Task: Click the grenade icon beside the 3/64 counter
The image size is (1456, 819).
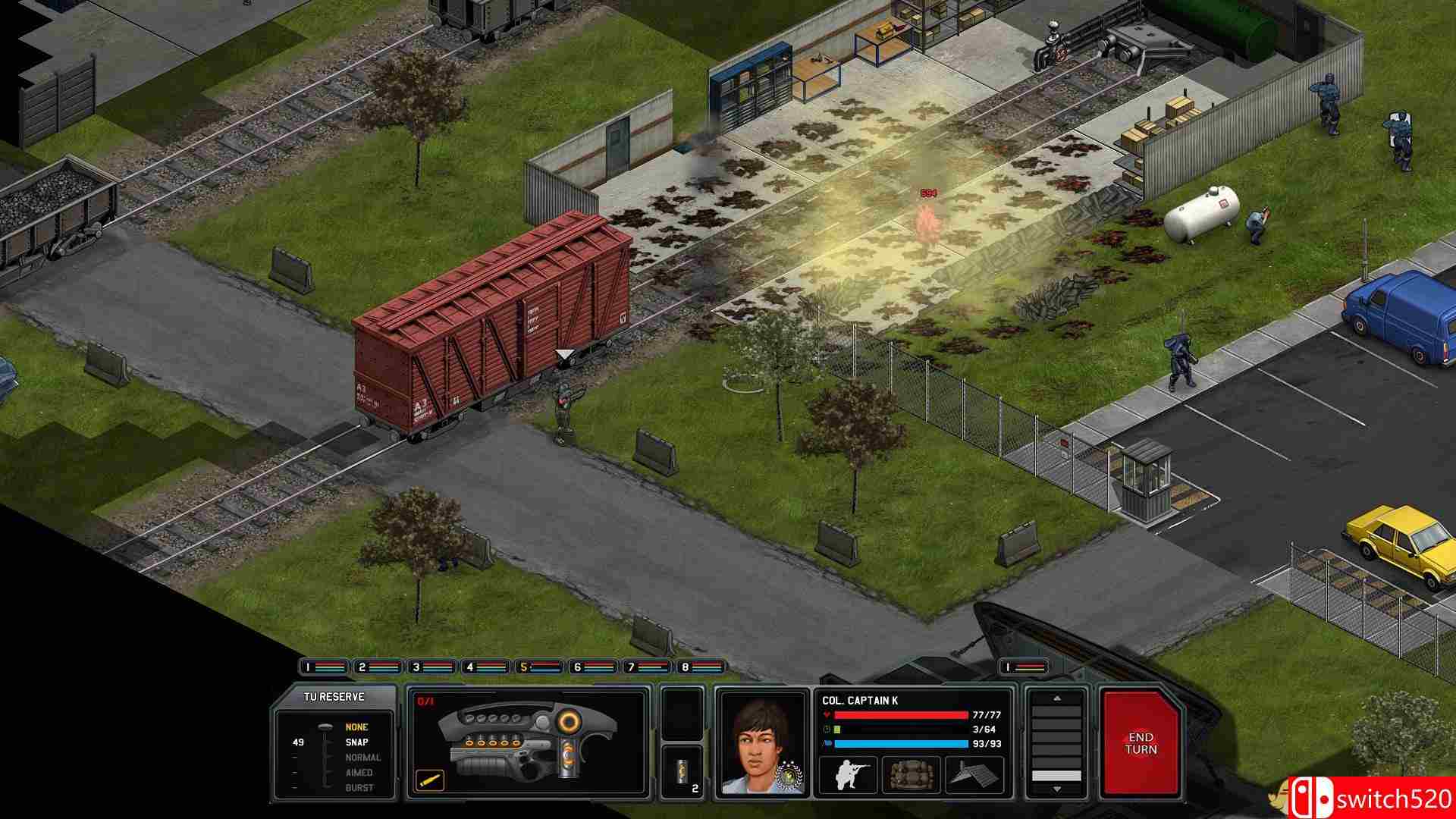Action: point(839,729)
